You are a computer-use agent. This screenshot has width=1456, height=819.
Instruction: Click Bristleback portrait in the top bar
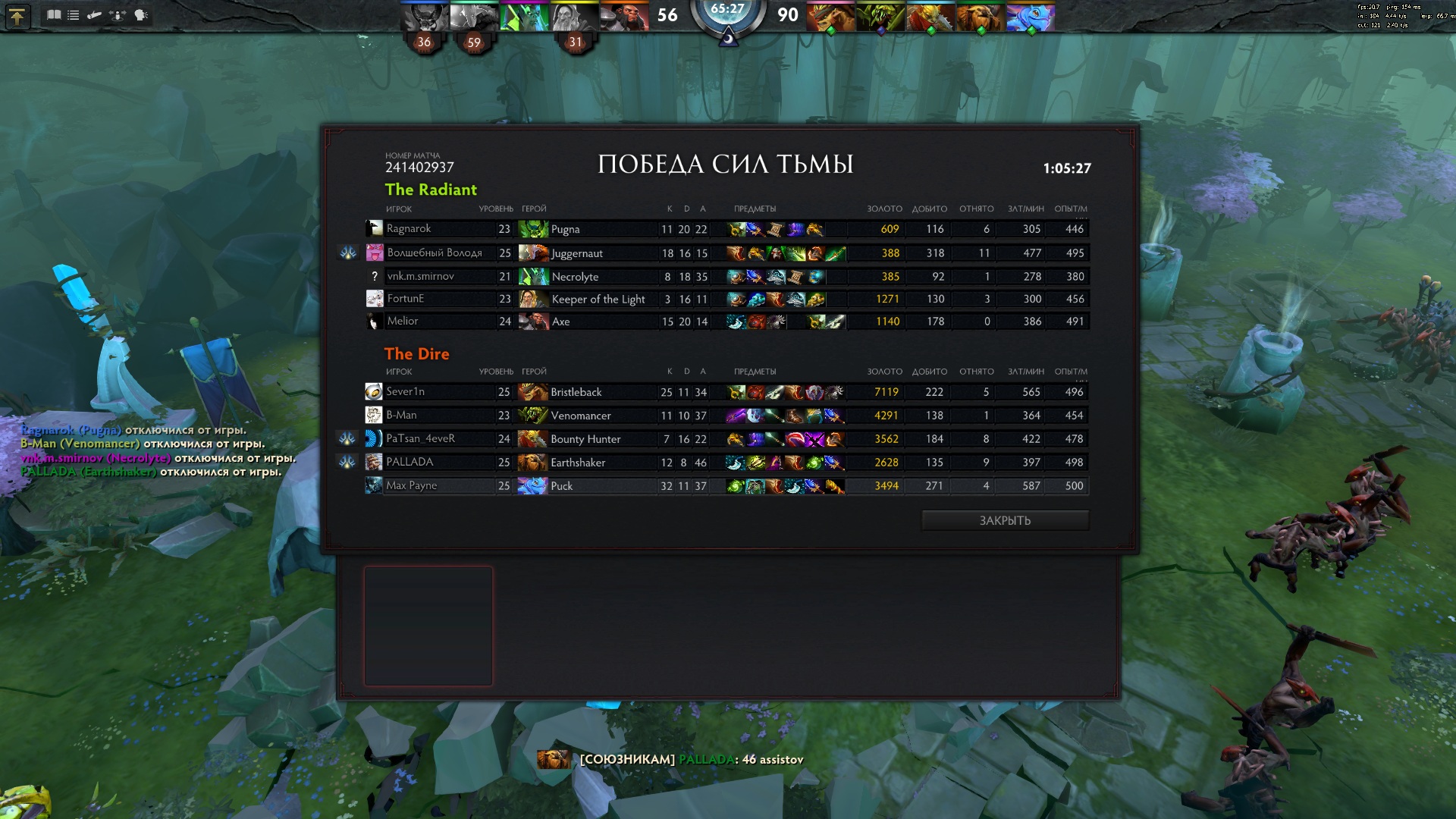click(x=830, y=16)
